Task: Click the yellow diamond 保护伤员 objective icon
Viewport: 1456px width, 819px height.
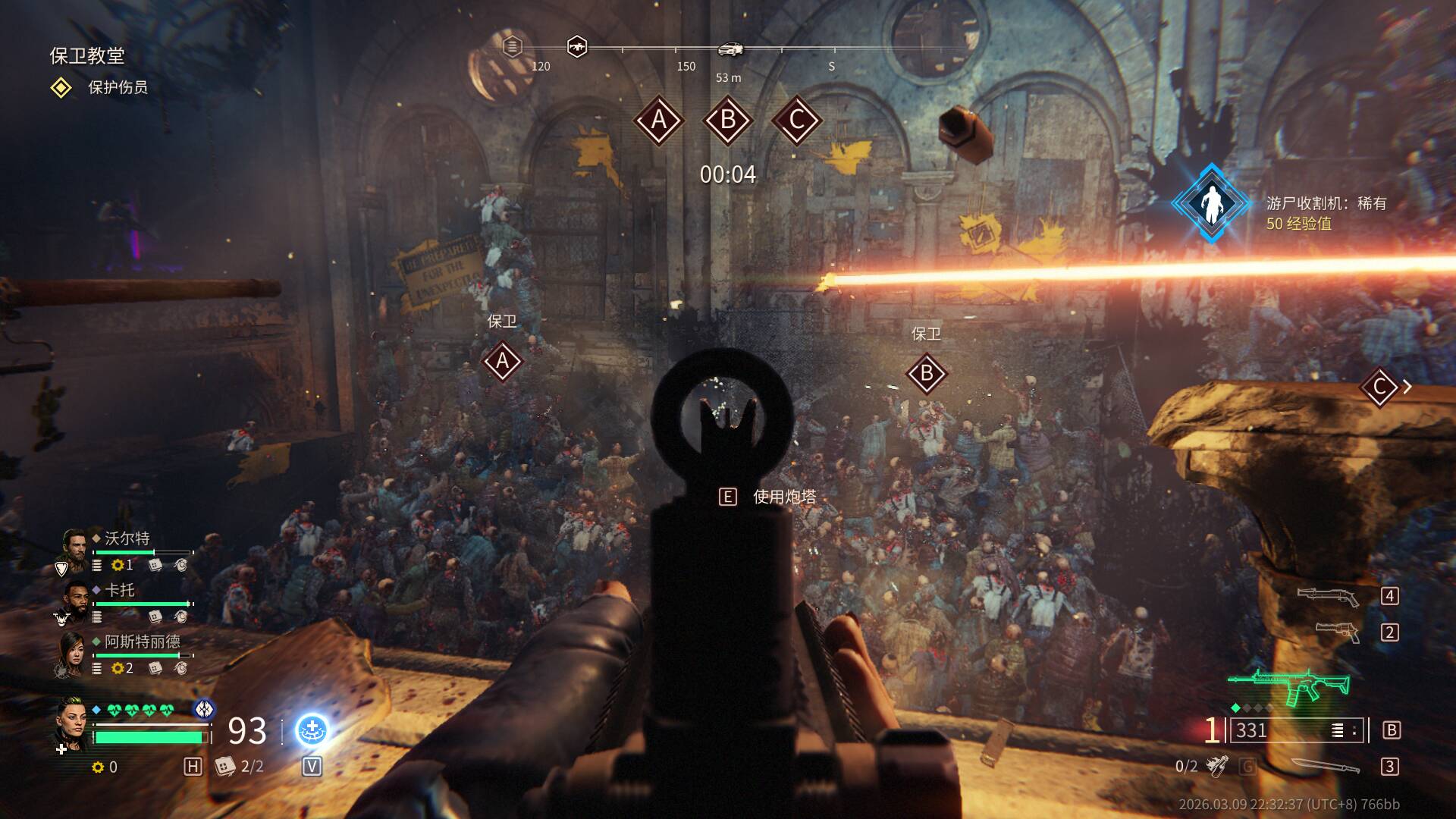Action: tap(61, 88)
